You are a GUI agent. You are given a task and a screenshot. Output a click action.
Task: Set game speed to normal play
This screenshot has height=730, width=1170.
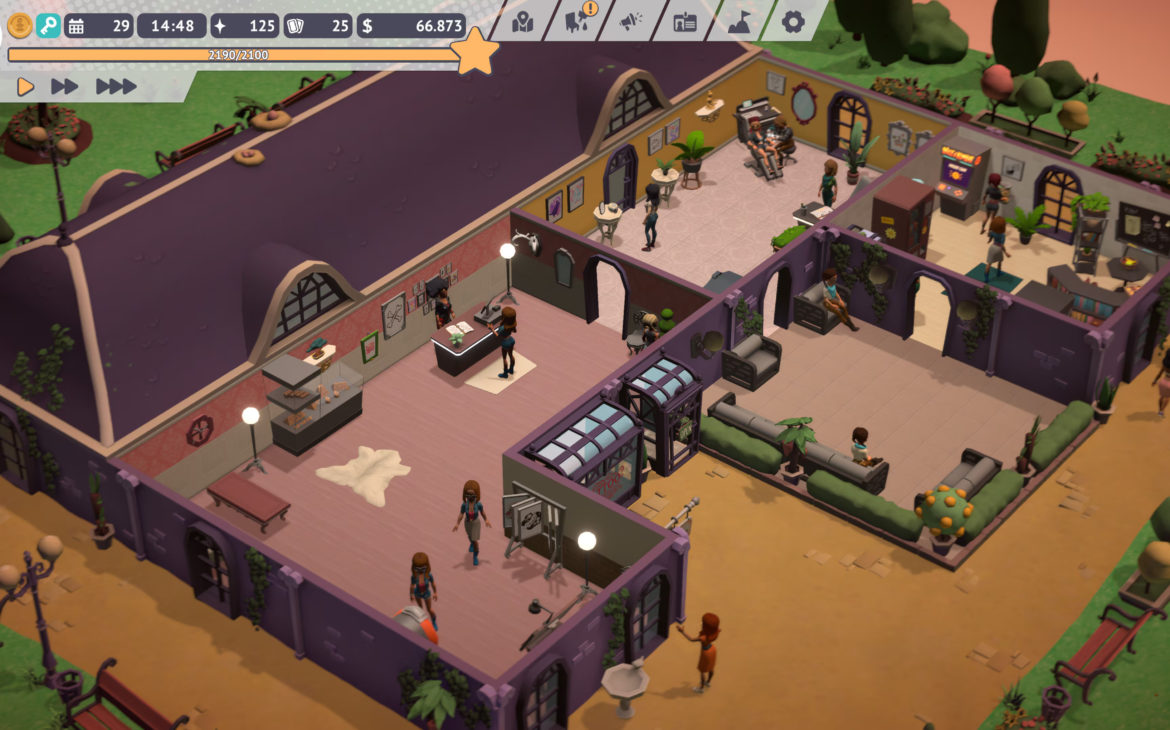pyautogui.click(x=26, y=87)
